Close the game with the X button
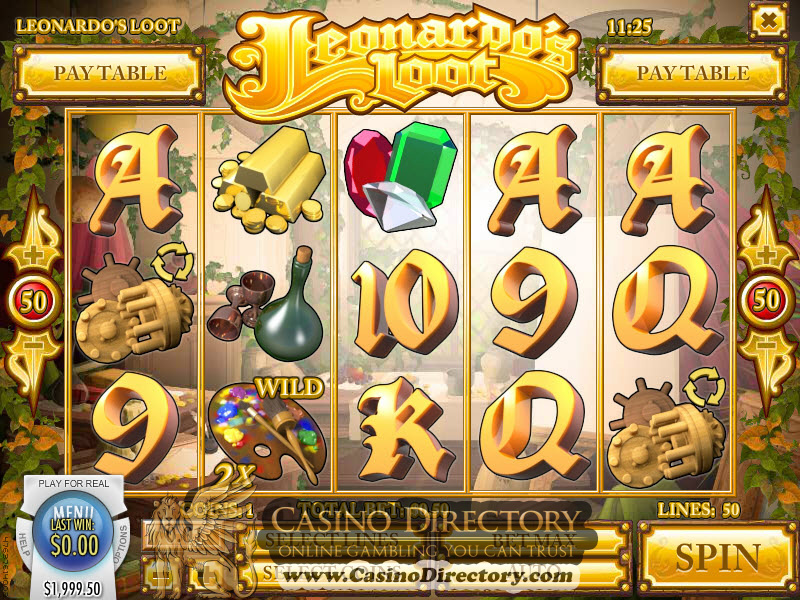 [769, 20]
